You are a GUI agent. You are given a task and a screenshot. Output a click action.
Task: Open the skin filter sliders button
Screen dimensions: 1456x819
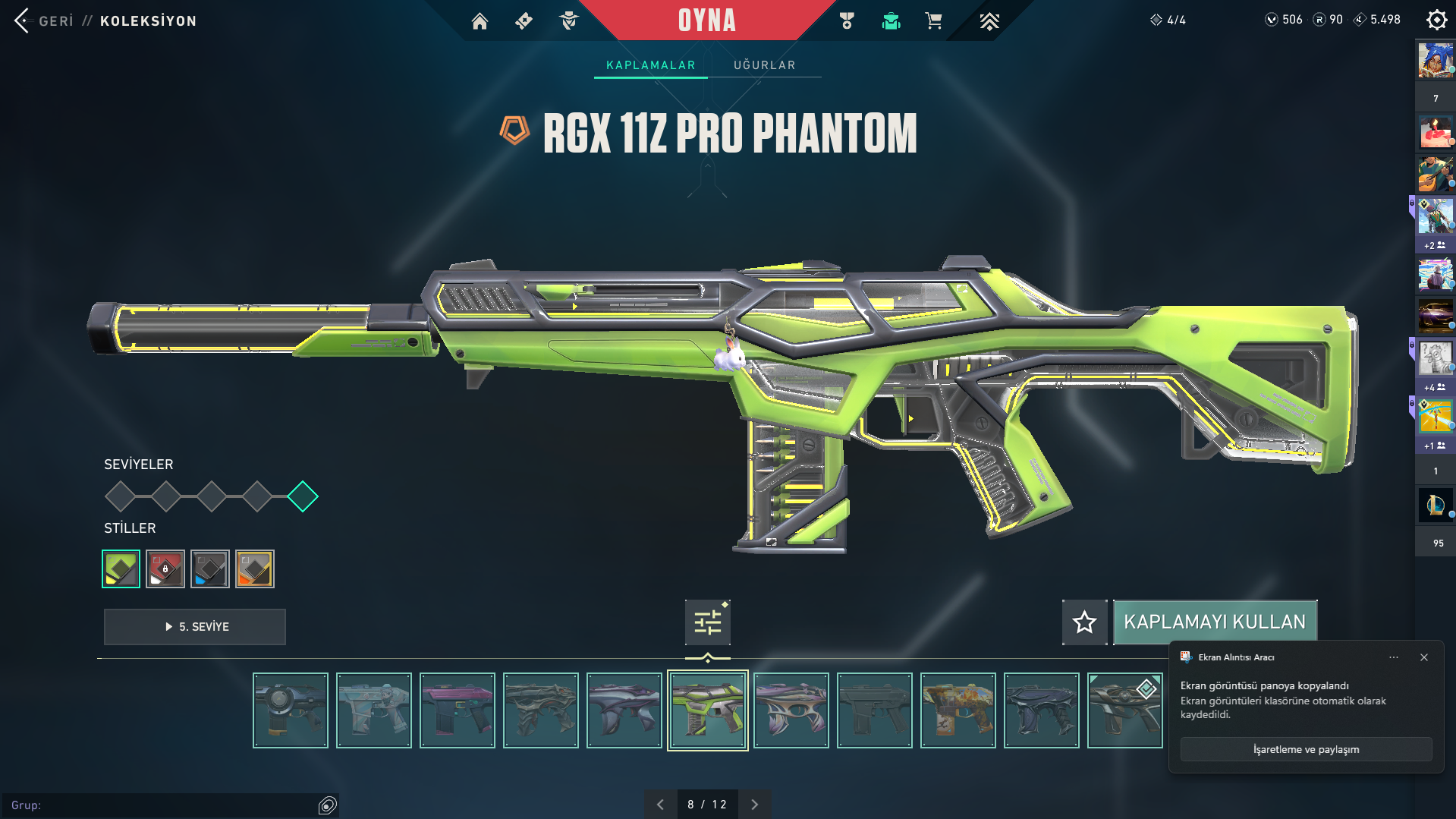(x=707, y=622)
